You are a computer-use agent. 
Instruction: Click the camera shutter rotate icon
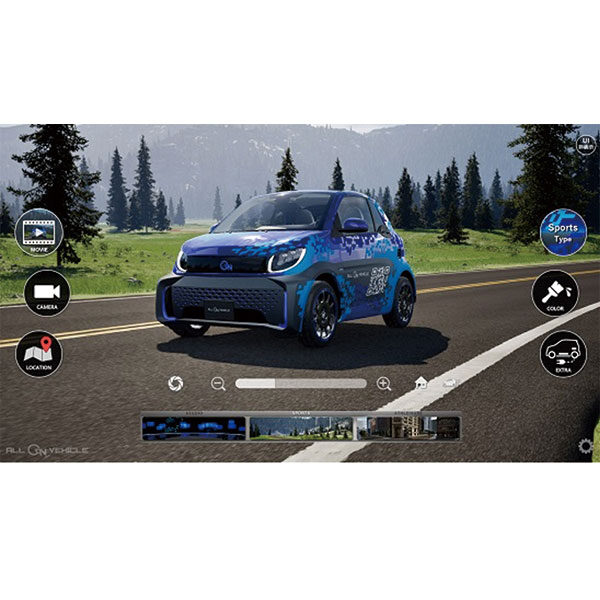(x=176, y=383)
